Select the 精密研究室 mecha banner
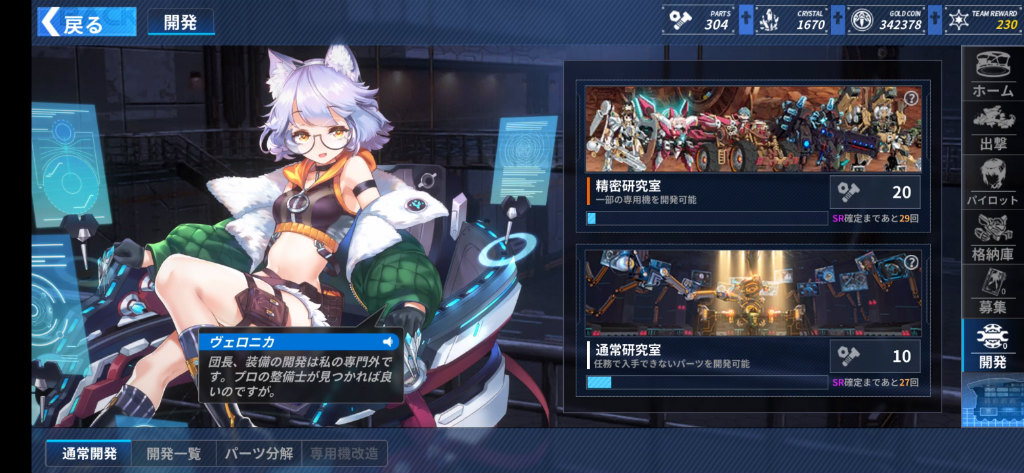Screen dimensions: 1024x473 [752, 130]
